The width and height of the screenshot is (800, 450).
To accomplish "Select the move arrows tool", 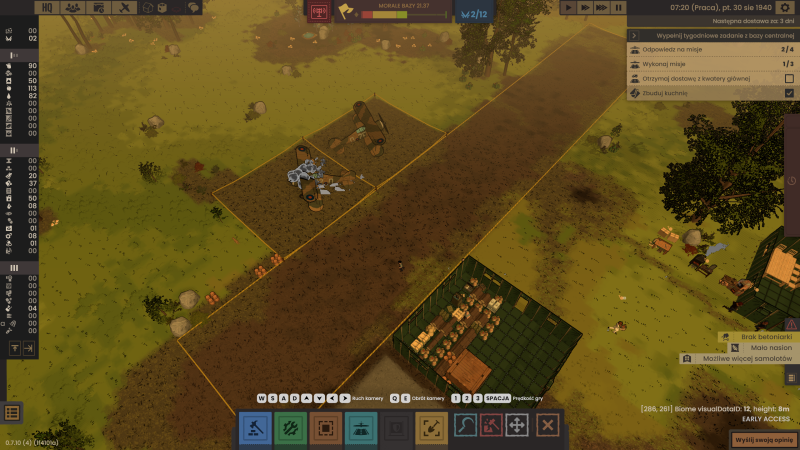I will pos(517,426).
